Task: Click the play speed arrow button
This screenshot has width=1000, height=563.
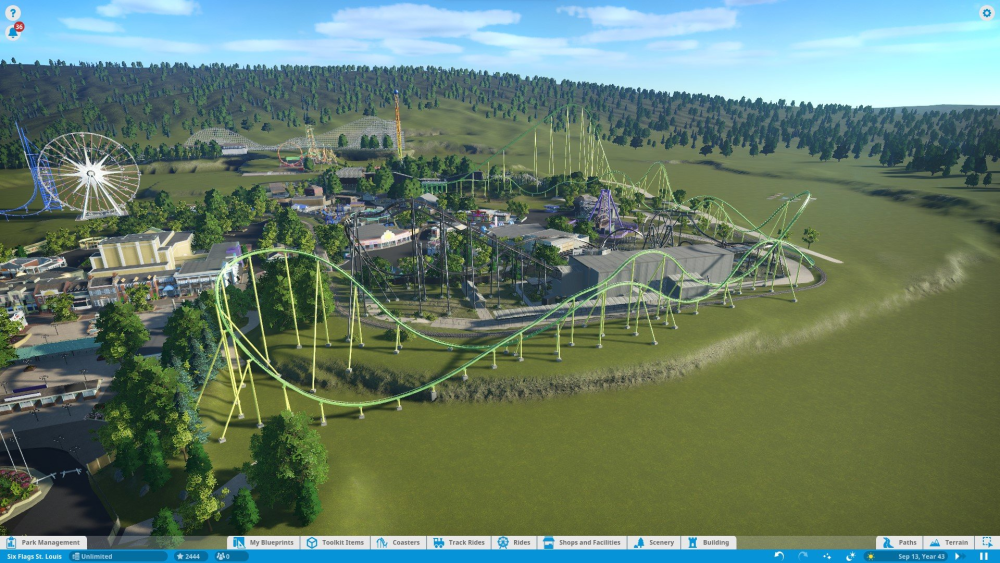Action: coord(957,556)
